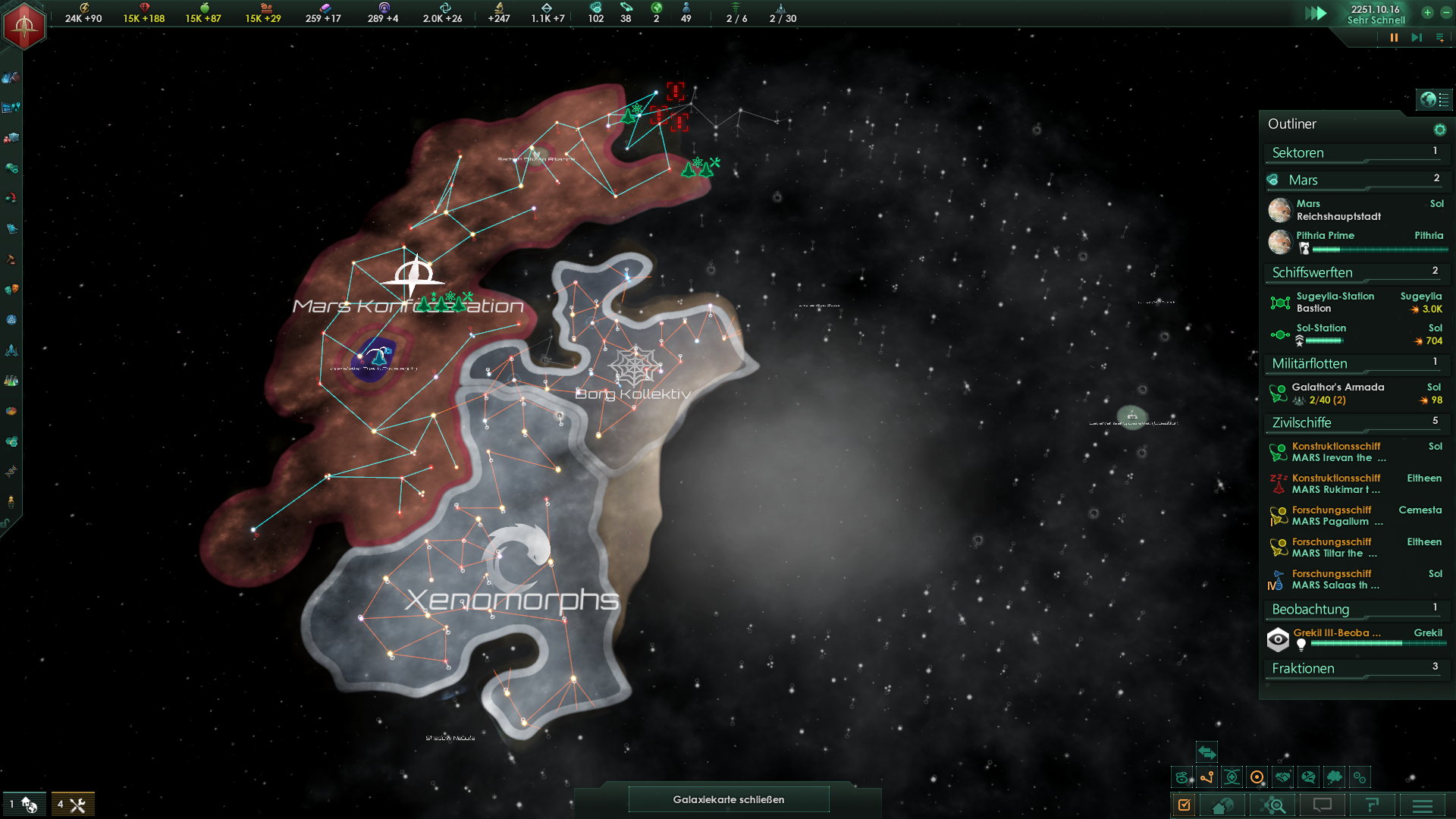Close the galaxy map with Galaxiekarte schließen
Image resolution: width=1456 pixels, height=819 pixels.
[728, 799]
